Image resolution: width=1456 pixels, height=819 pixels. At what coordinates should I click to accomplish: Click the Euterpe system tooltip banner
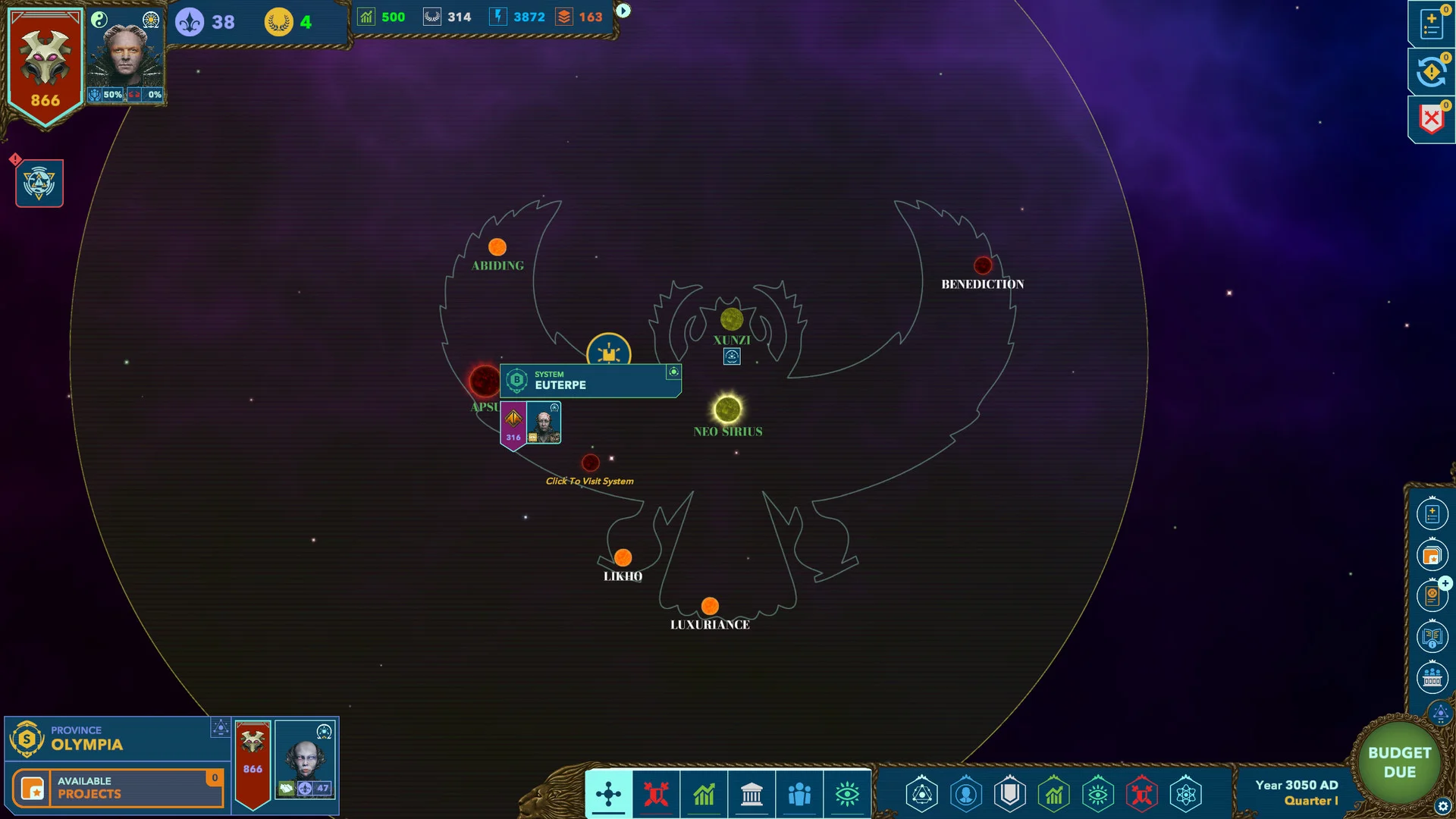coord(590,381)
